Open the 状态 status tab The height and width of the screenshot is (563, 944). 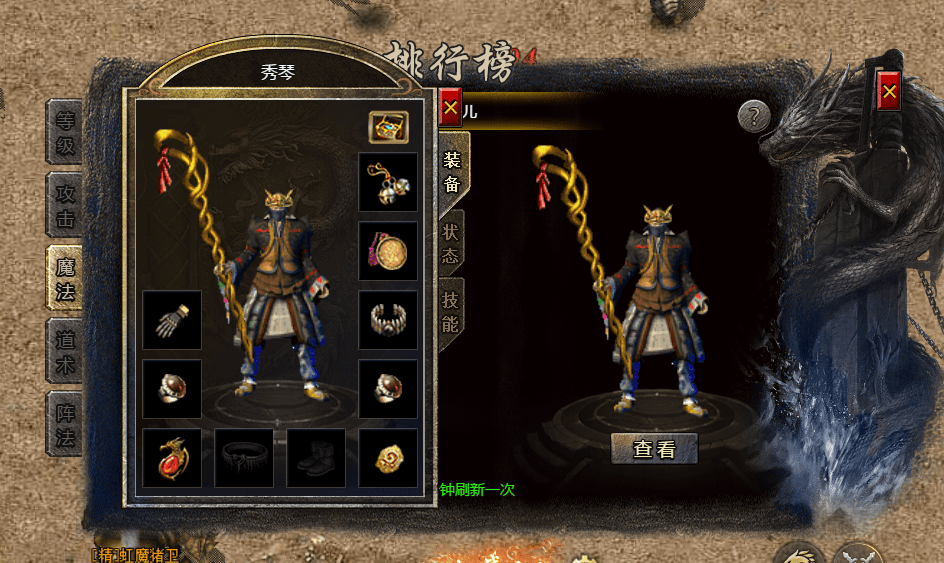[x=451, y=243]
